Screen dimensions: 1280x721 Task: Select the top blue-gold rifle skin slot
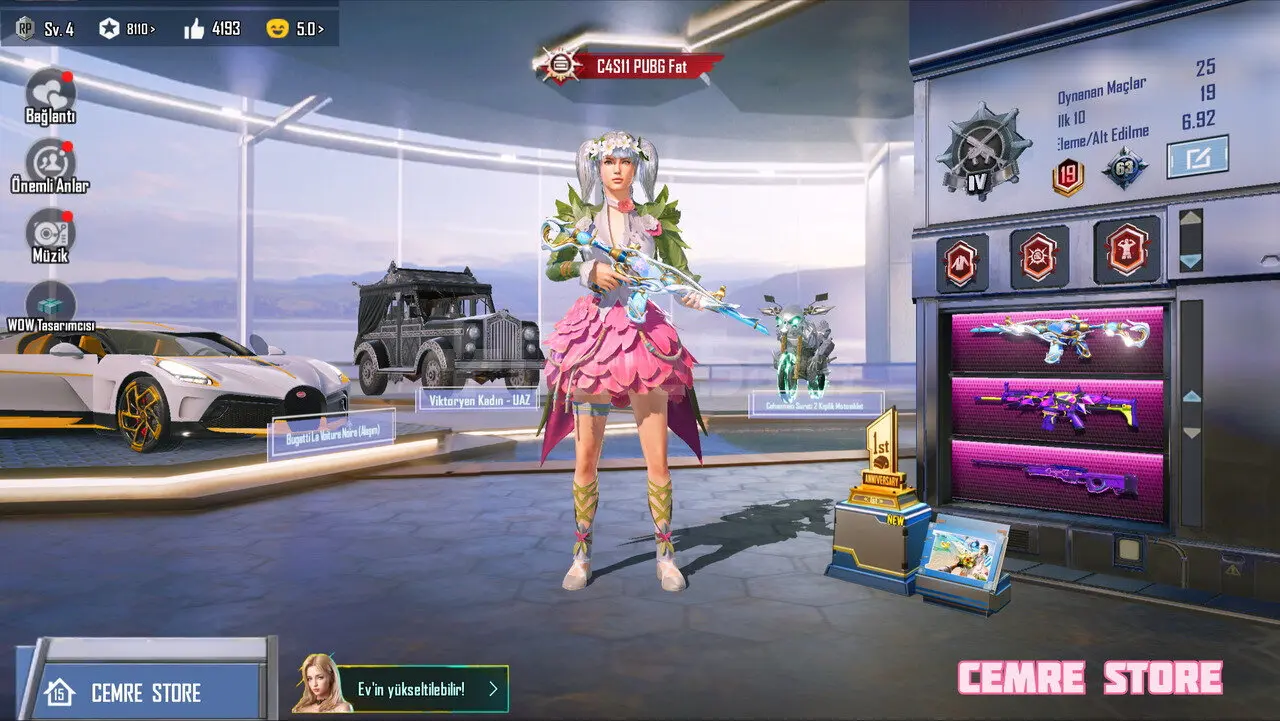click(x=1057, y=338)
